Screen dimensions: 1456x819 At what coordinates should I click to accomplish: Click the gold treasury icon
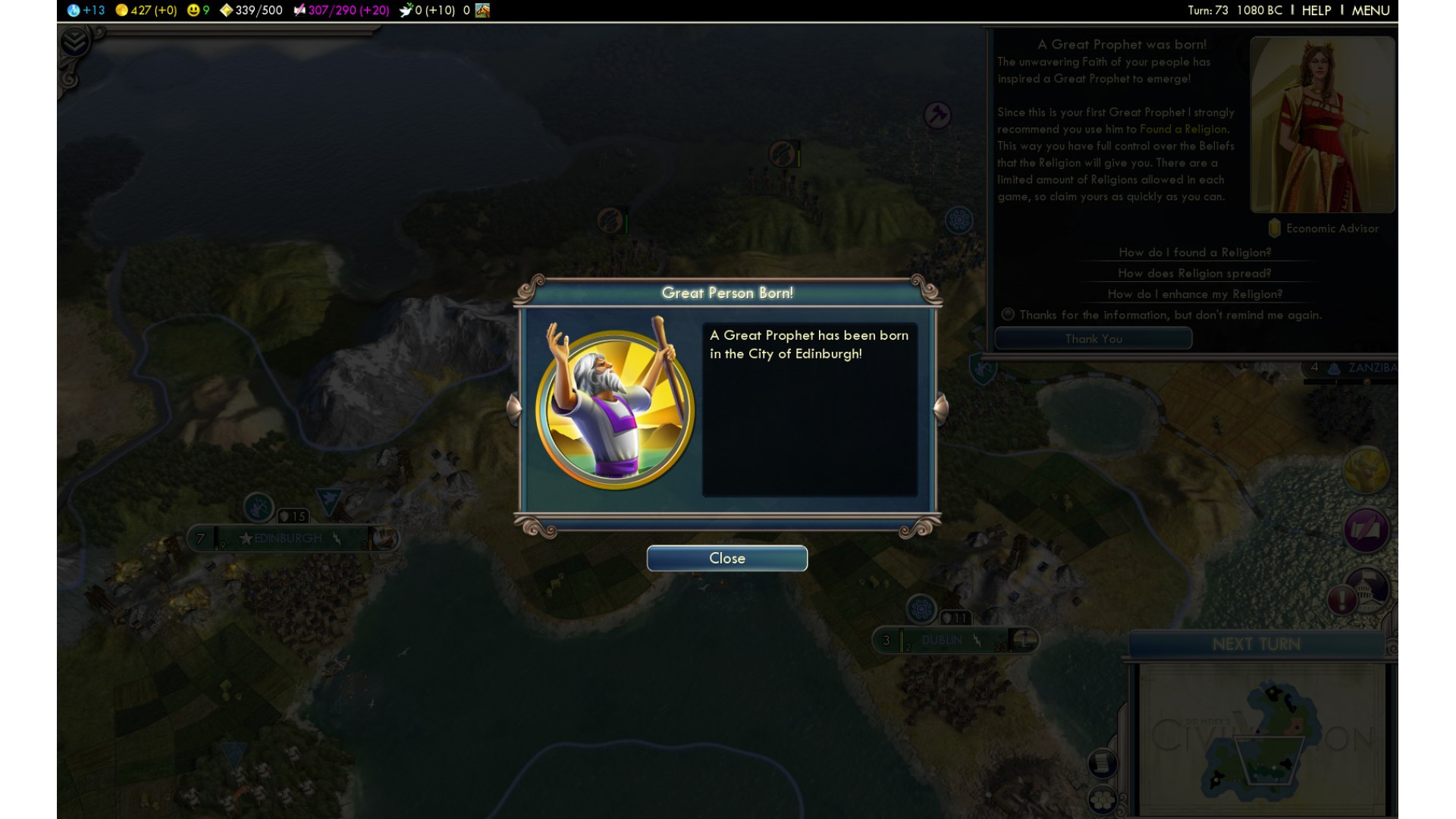click(121, 11)
